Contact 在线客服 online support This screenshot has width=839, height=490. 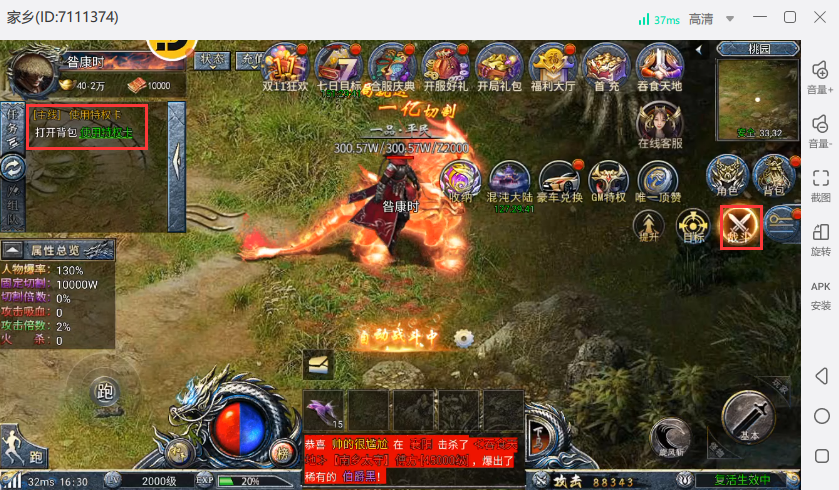click(659, 124)
